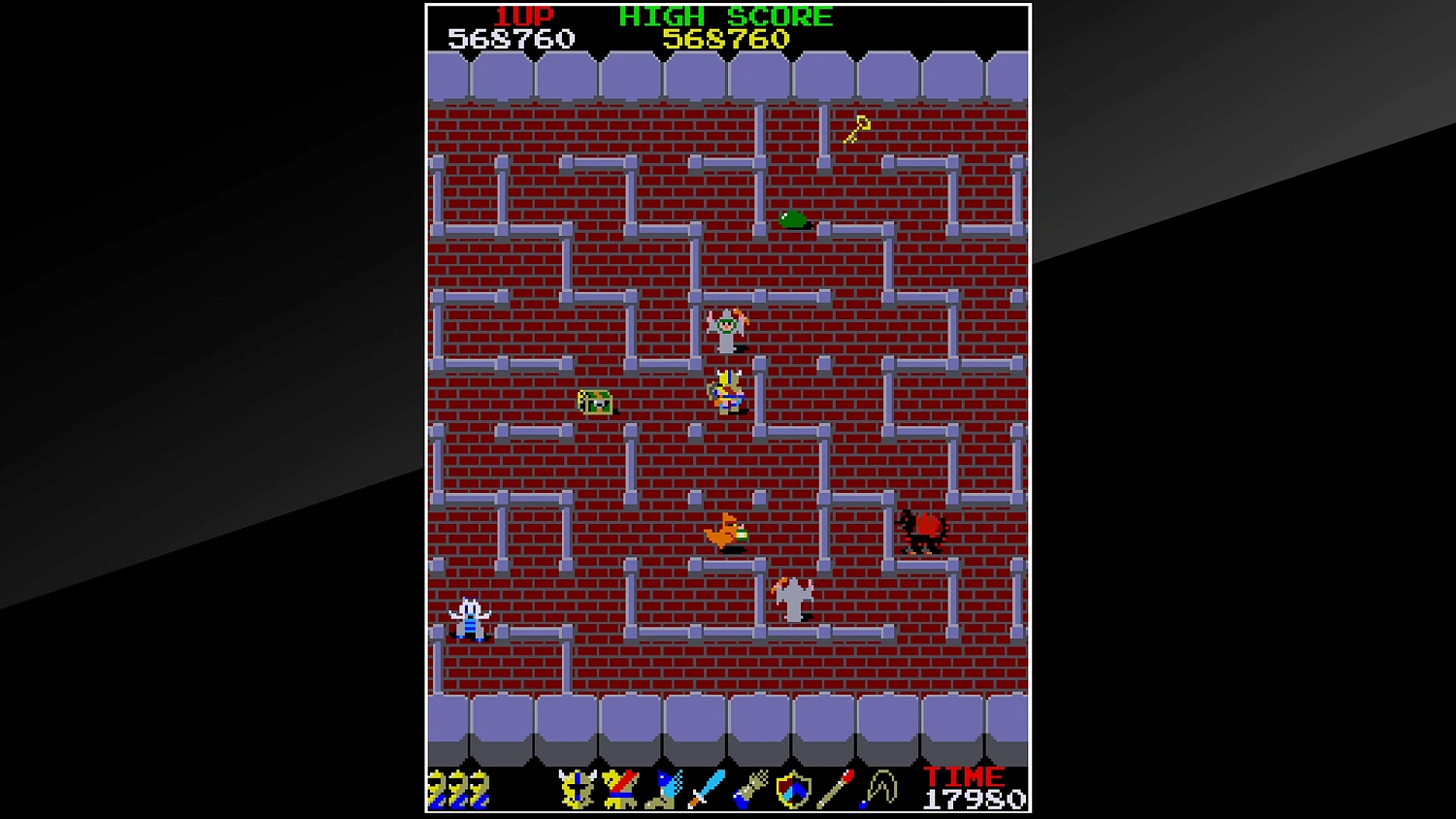This screenshot has height=819, width=1456.
Task: Click the Gil knight character sprite
Action: (x=726, y=391)
